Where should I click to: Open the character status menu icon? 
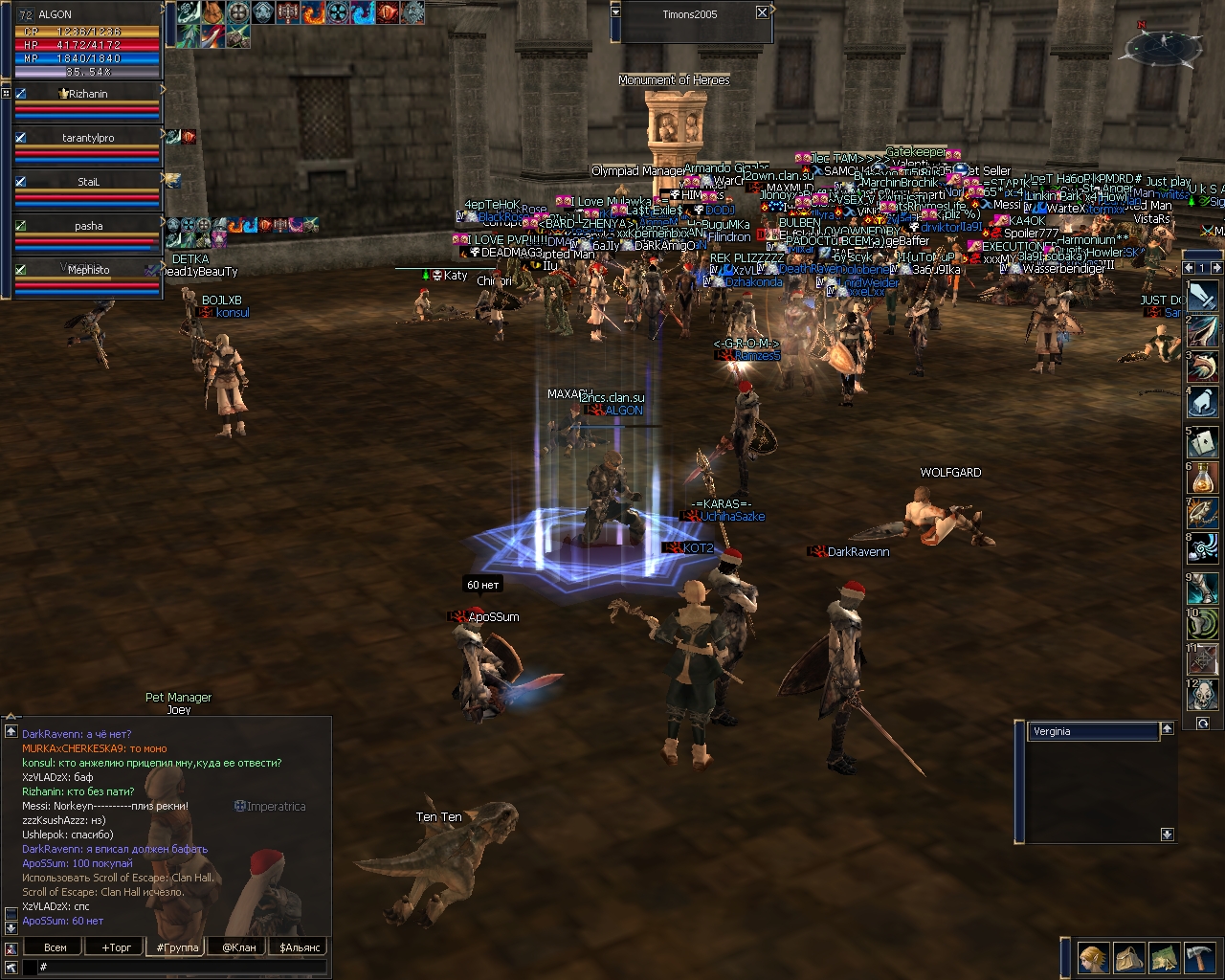[1093, 957]
